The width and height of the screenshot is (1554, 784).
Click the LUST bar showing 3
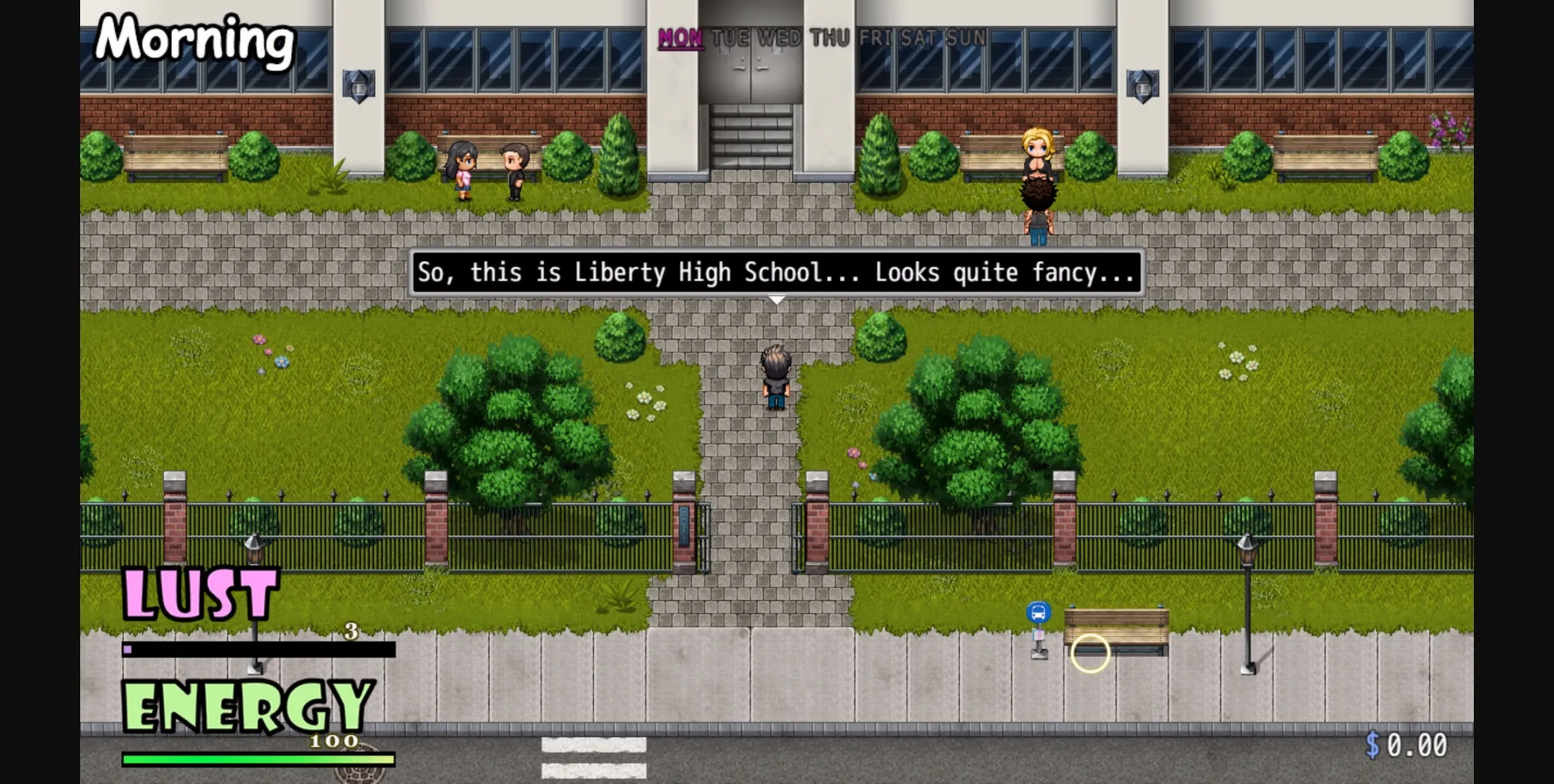[x=257, y=648]
